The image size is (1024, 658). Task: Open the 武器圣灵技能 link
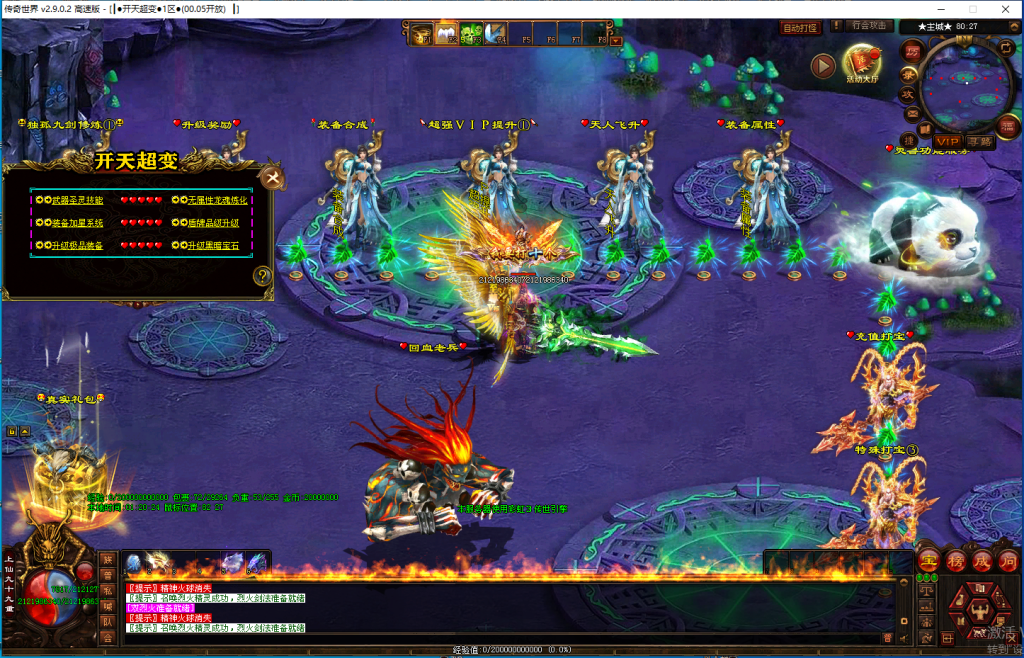pos(76,200)
